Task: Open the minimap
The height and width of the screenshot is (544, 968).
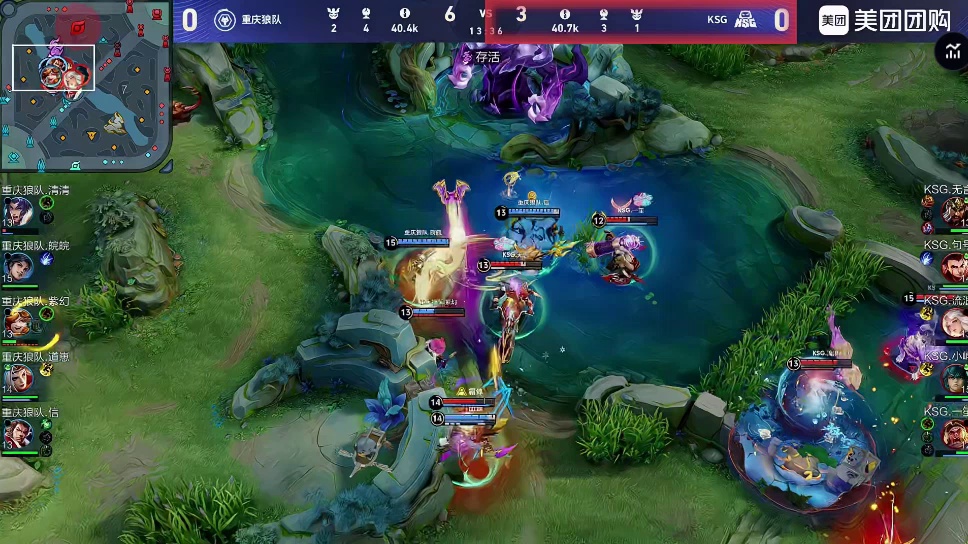Action: click(x=86, y=88)
